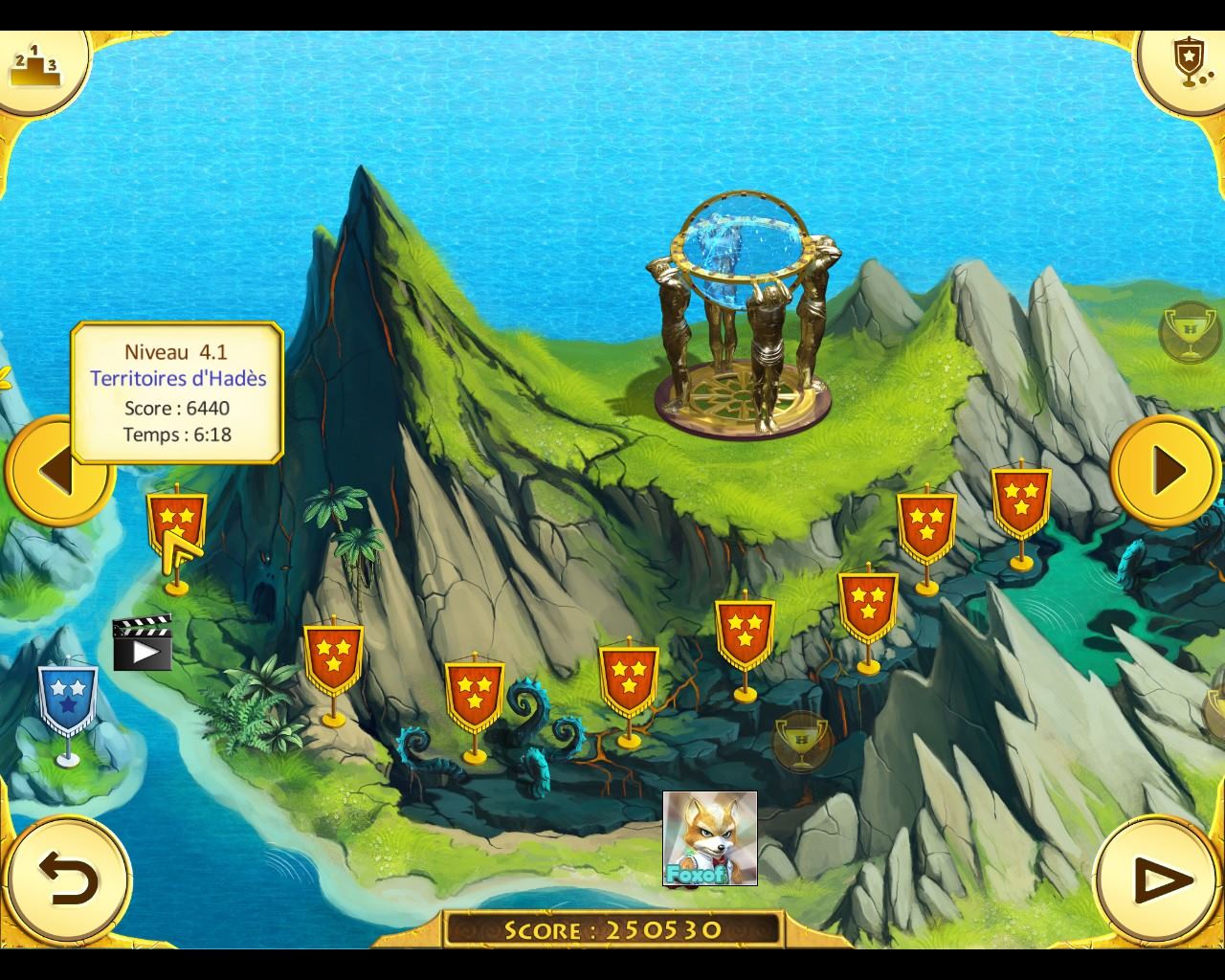Select the Niveau 4.1 level banner

coord(177,526)
